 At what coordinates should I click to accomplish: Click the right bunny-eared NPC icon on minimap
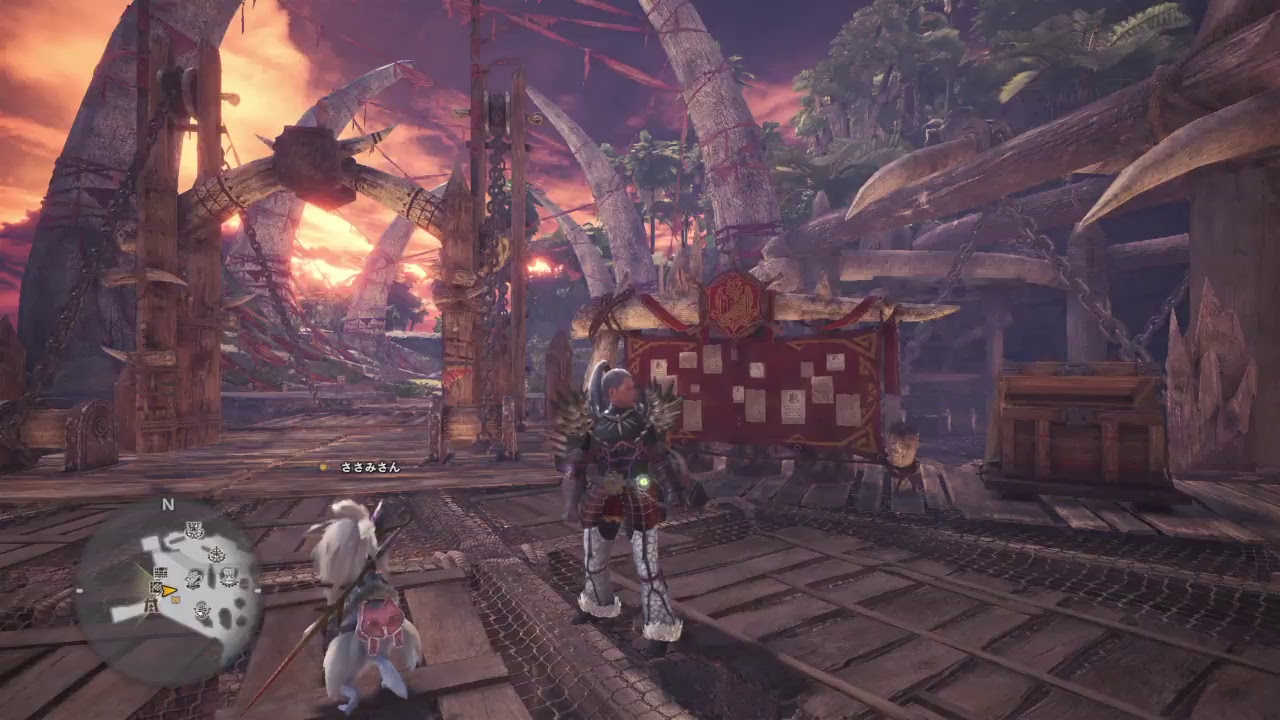tap(228, 577)
